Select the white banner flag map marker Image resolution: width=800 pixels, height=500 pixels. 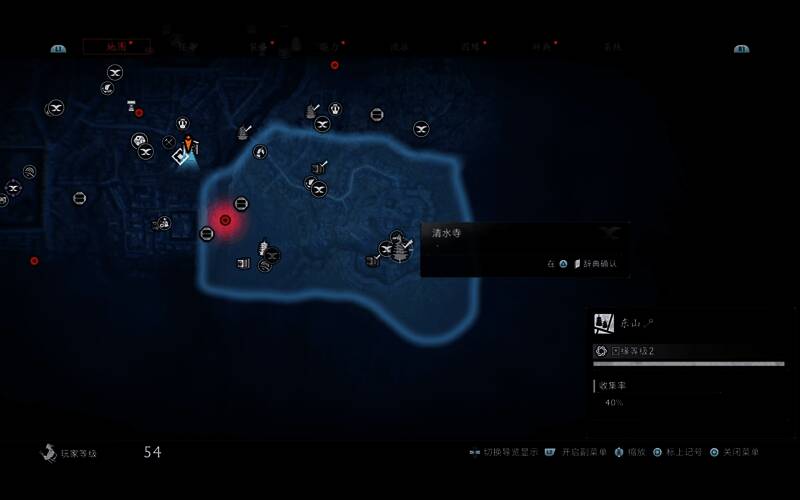click(131, 105)
